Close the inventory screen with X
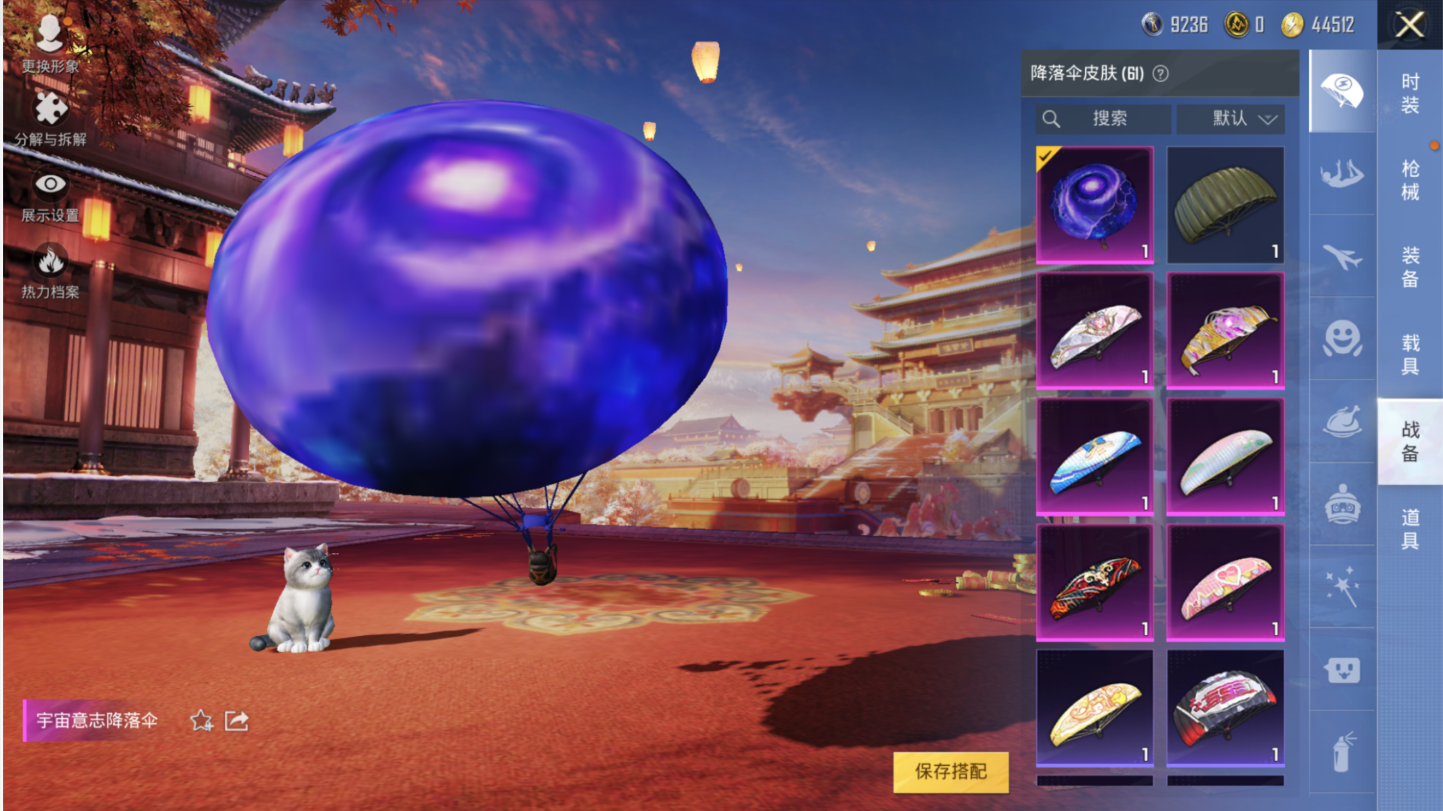The width and height of the screenshot is (1443, 811). pos(1409,25)
